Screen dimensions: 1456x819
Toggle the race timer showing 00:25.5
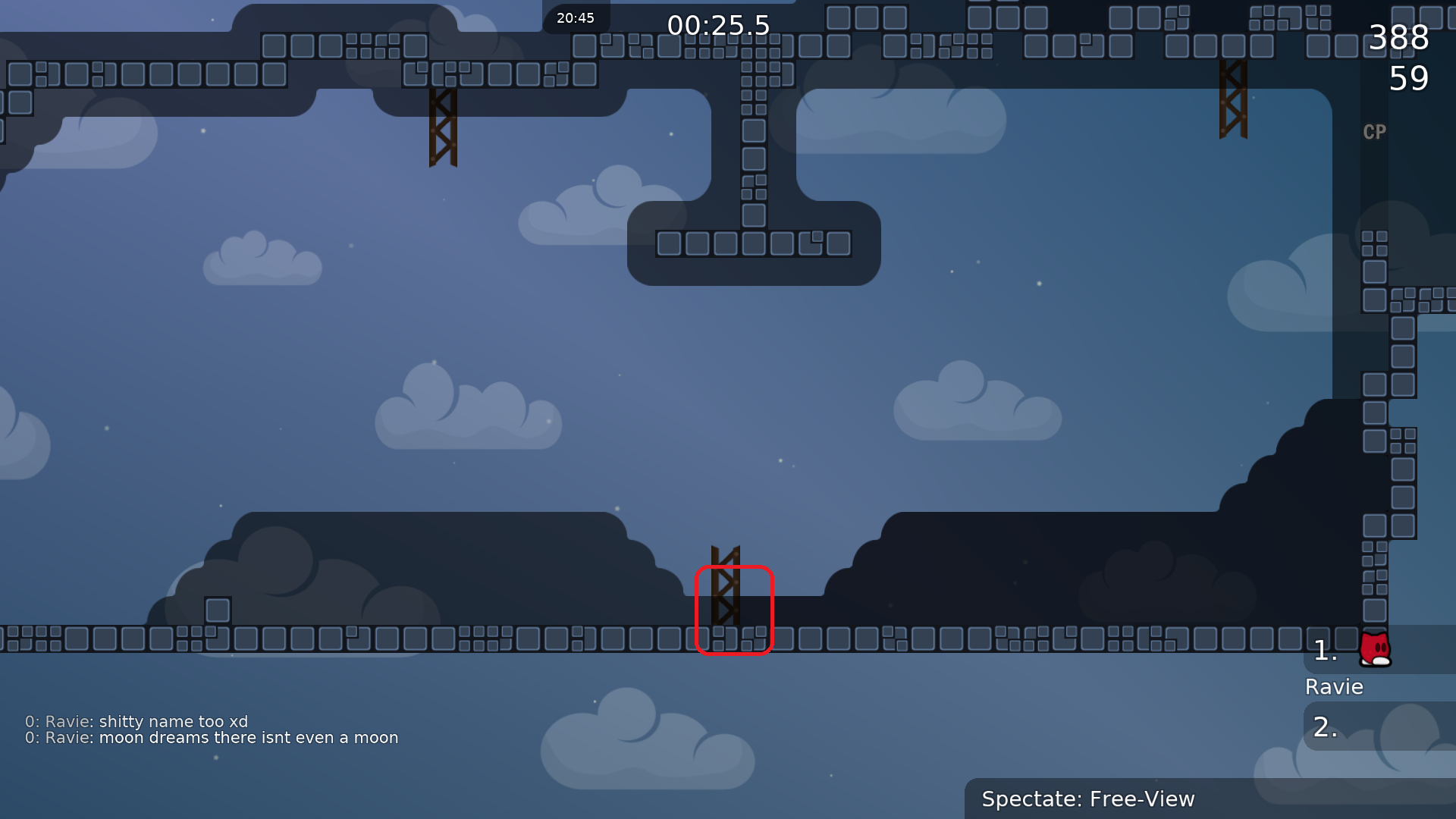click(x=719, y=25)
